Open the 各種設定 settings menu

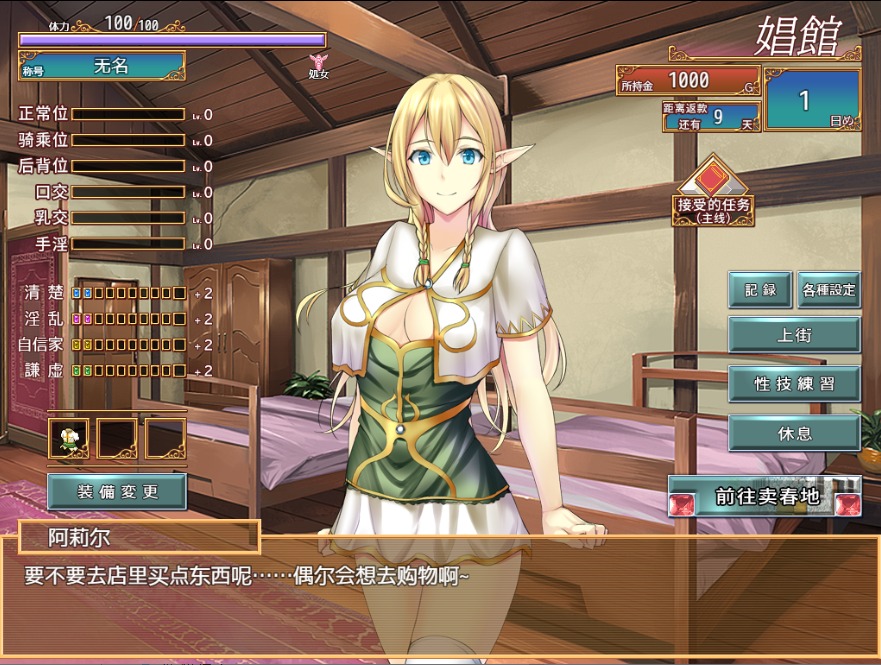829,290
